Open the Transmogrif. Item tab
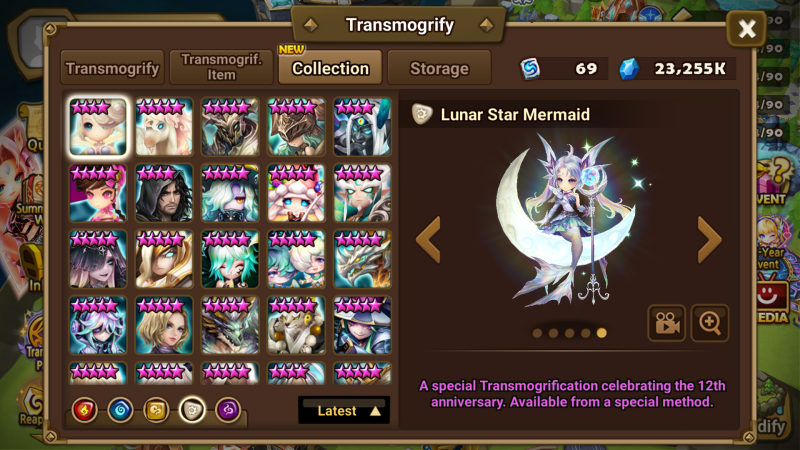This screenshot has height=450, width=800. coord(221,68)
